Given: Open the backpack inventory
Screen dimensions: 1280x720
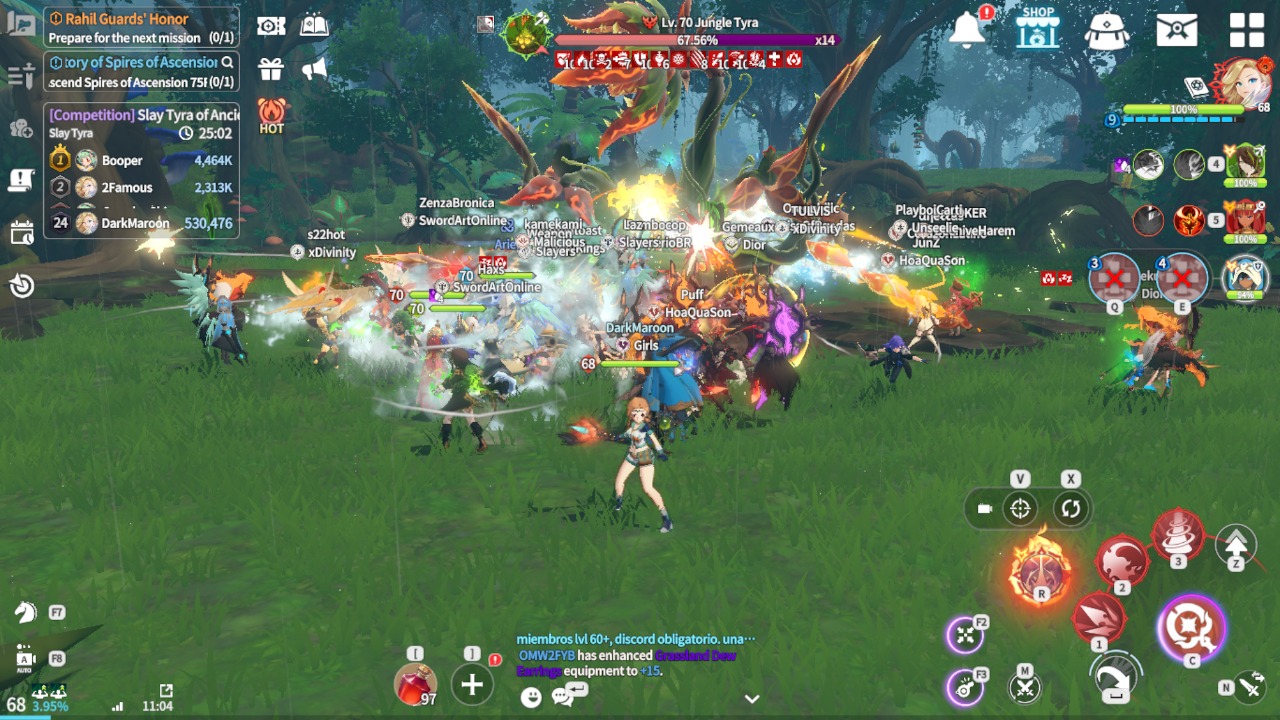Looking at the screenshot, I should 1106,30.
